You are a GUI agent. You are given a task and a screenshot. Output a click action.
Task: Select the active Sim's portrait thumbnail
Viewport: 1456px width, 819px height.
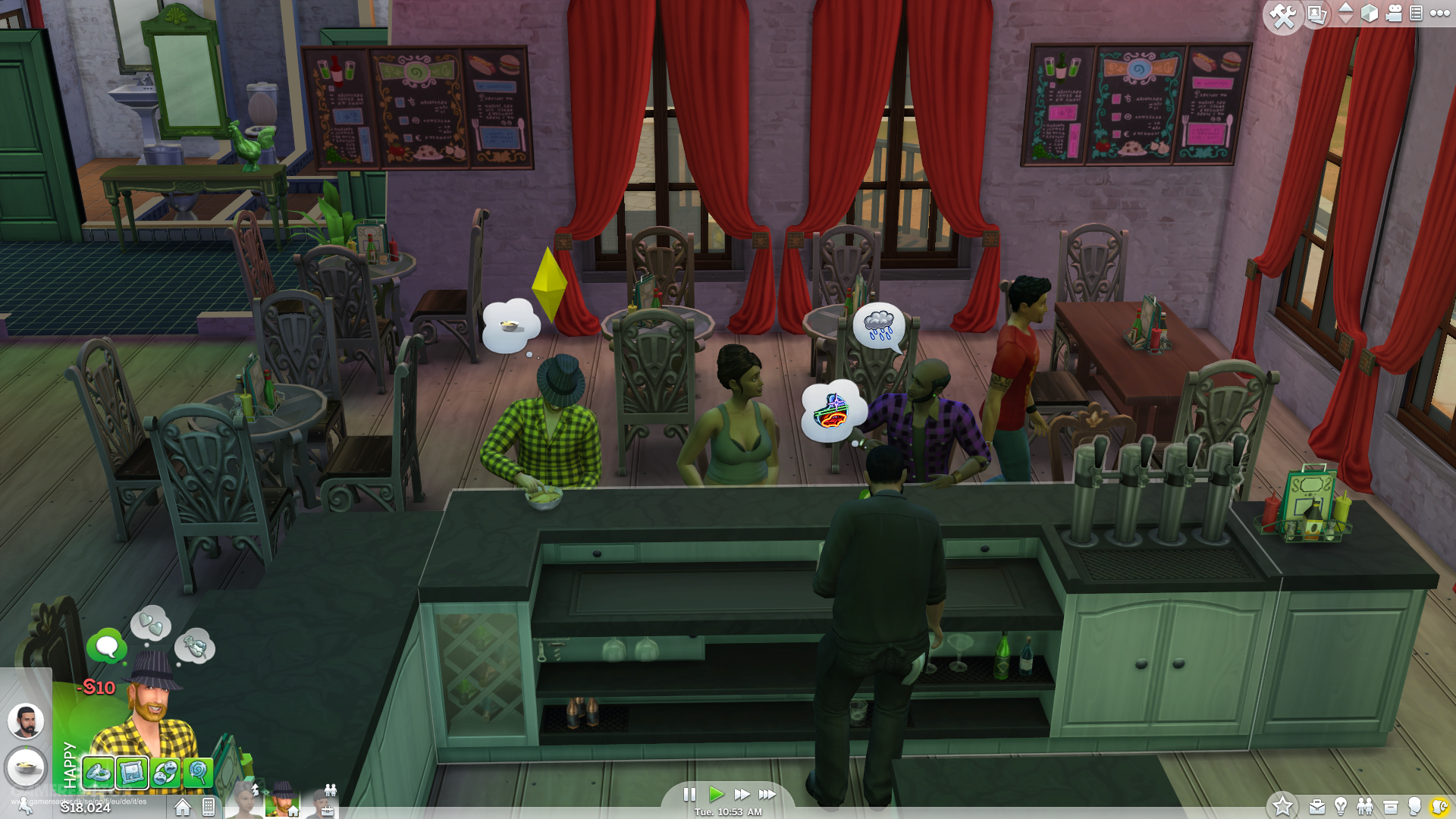[281, 802]
